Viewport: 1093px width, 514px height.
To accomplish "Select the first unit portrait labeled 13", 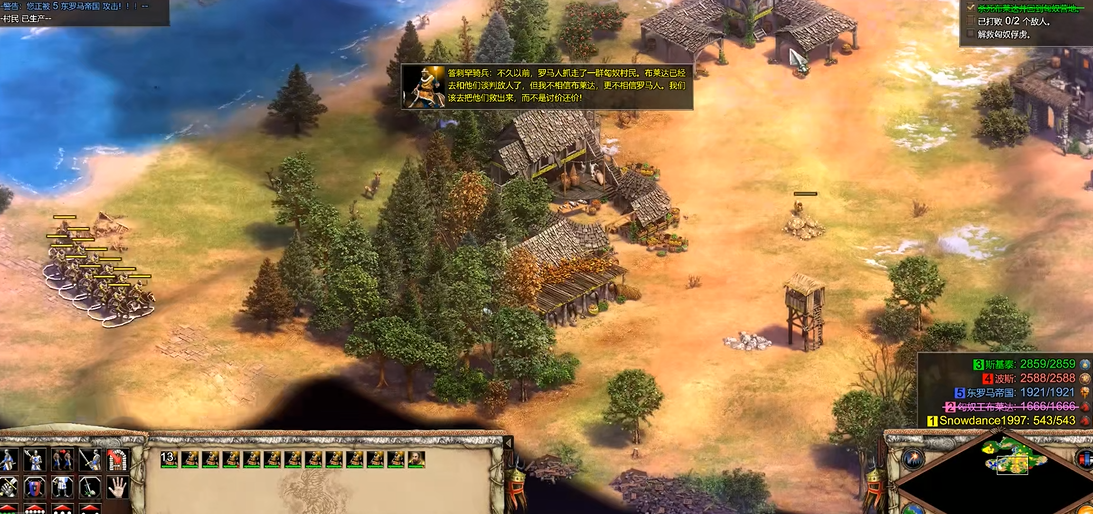I will pyautogui.click(x=169, y=459).
